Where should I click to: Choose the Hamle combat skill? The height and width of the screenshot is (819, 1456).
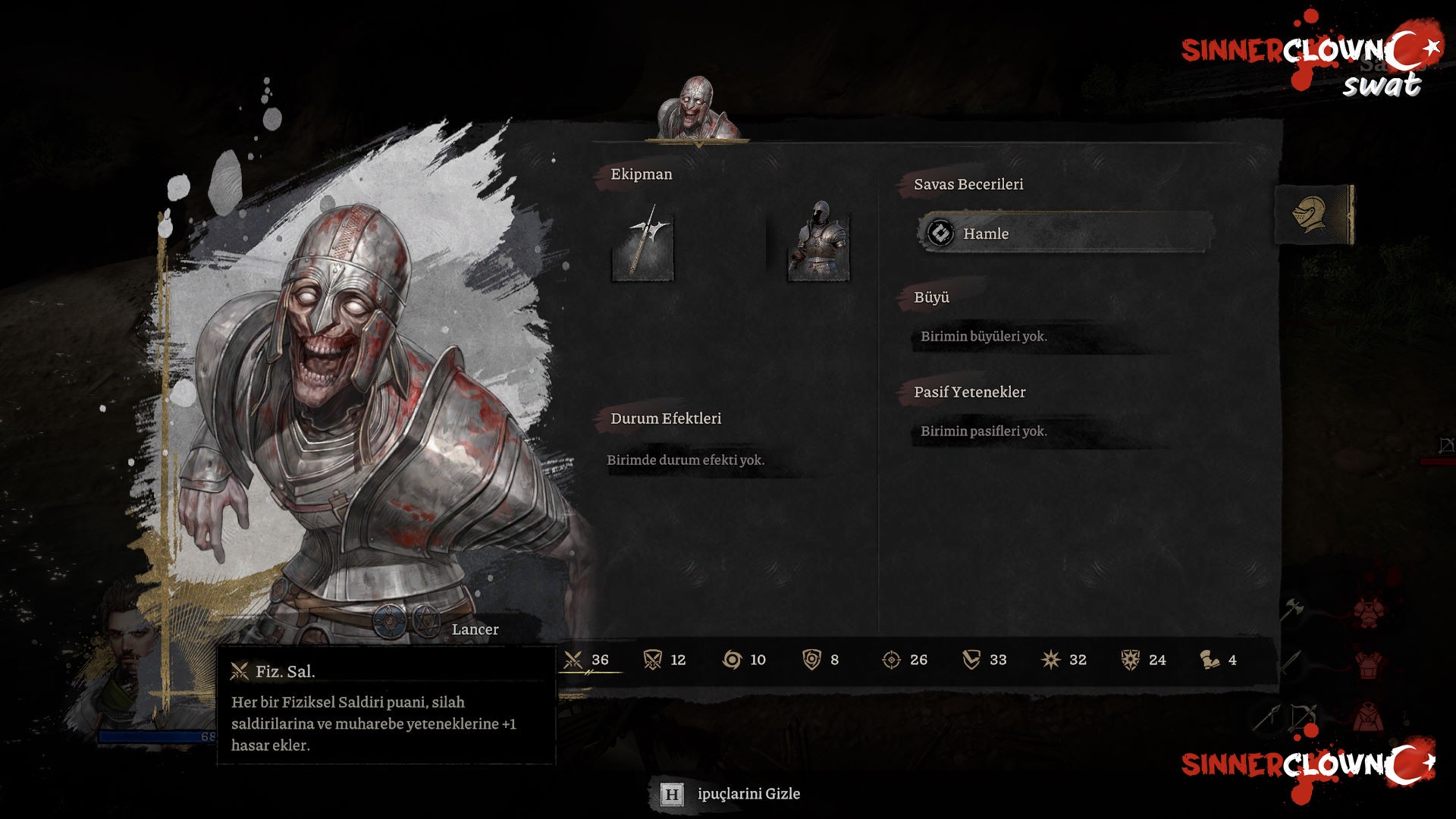(x=1064, y=234)
